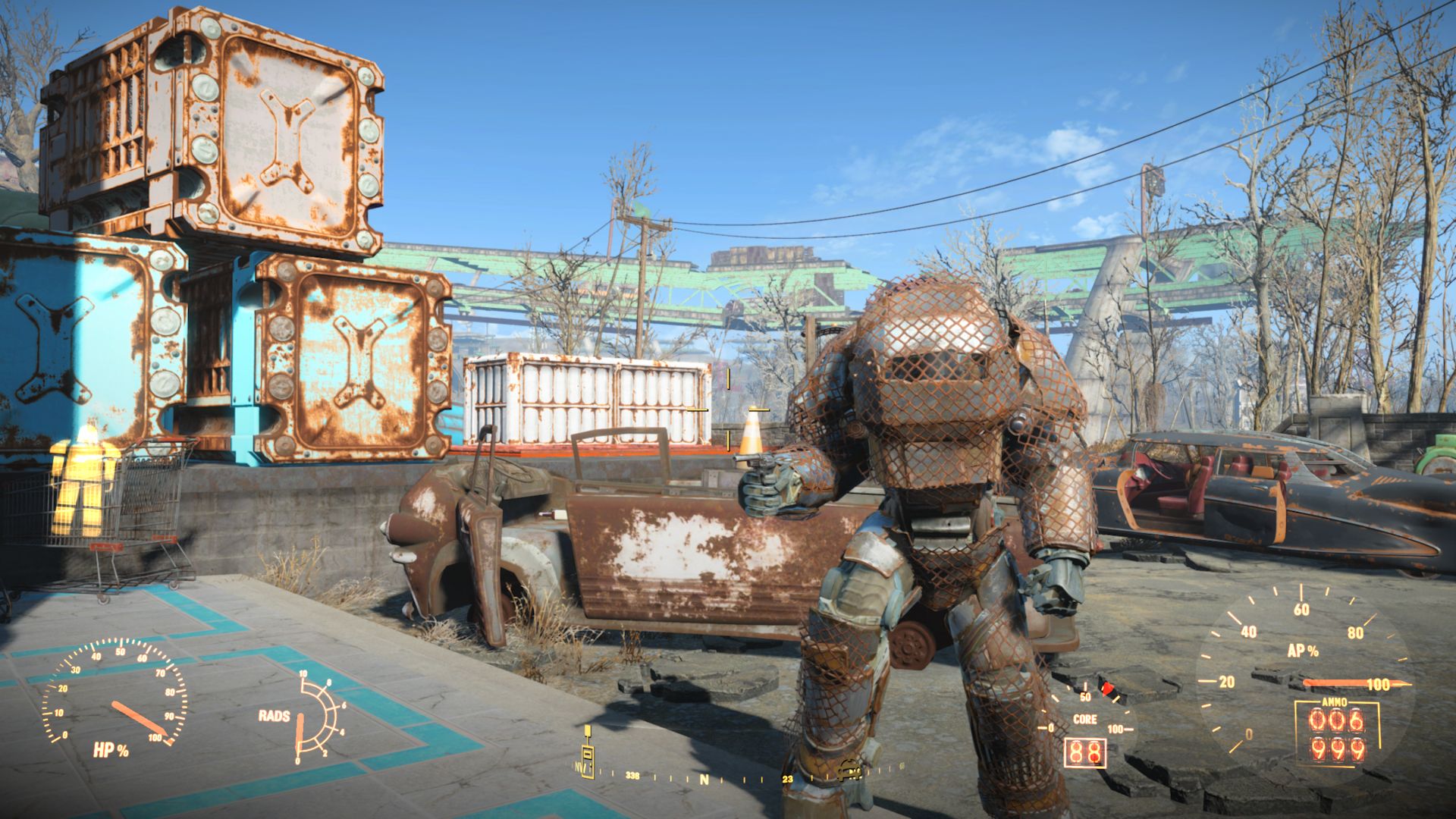The image size is (1456, 819).
Task: Click the N heading on the compass bar
Action: coord(703,779)
